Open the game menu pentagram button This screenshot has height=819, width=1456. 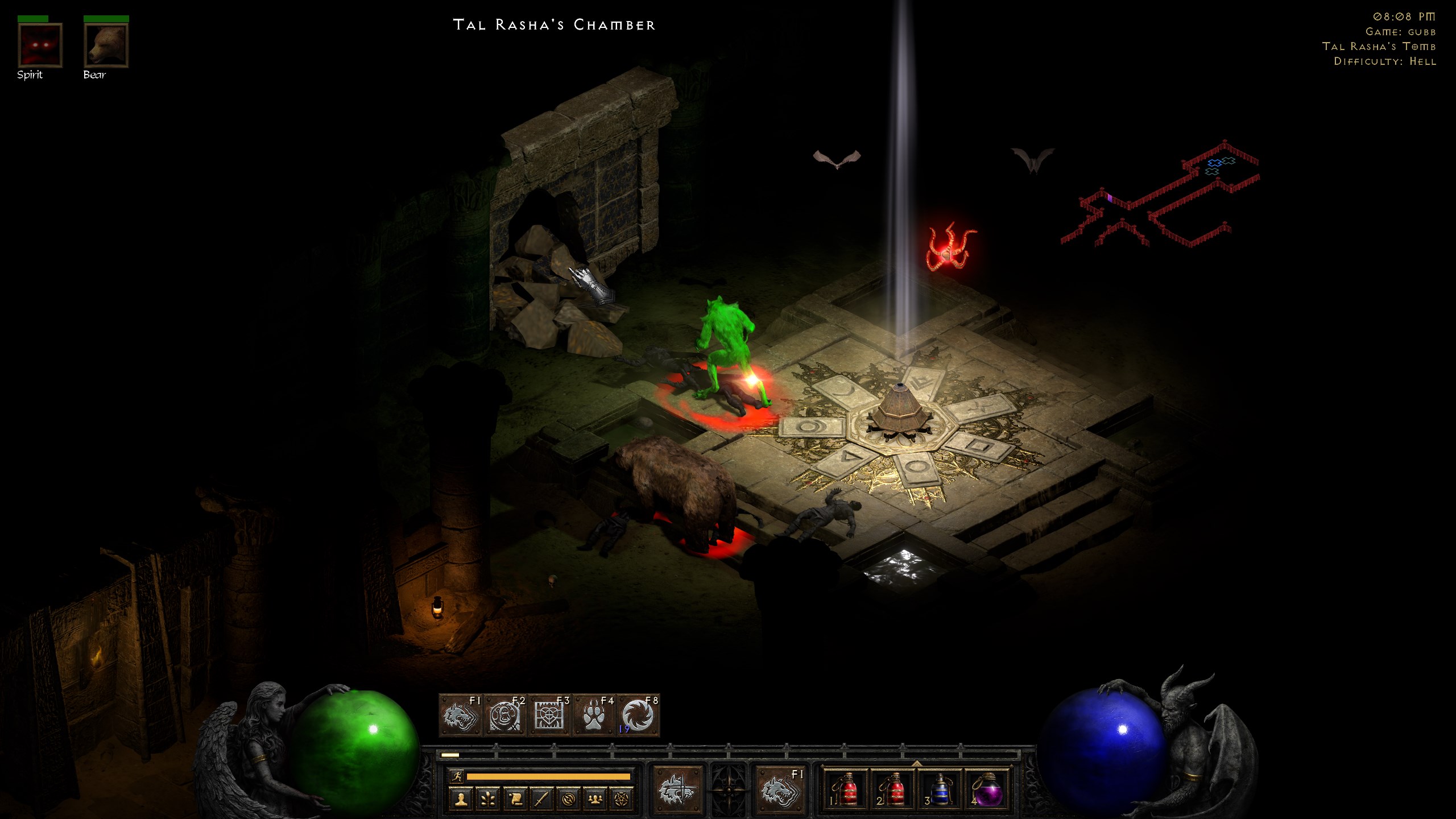[x=621, y=799]
